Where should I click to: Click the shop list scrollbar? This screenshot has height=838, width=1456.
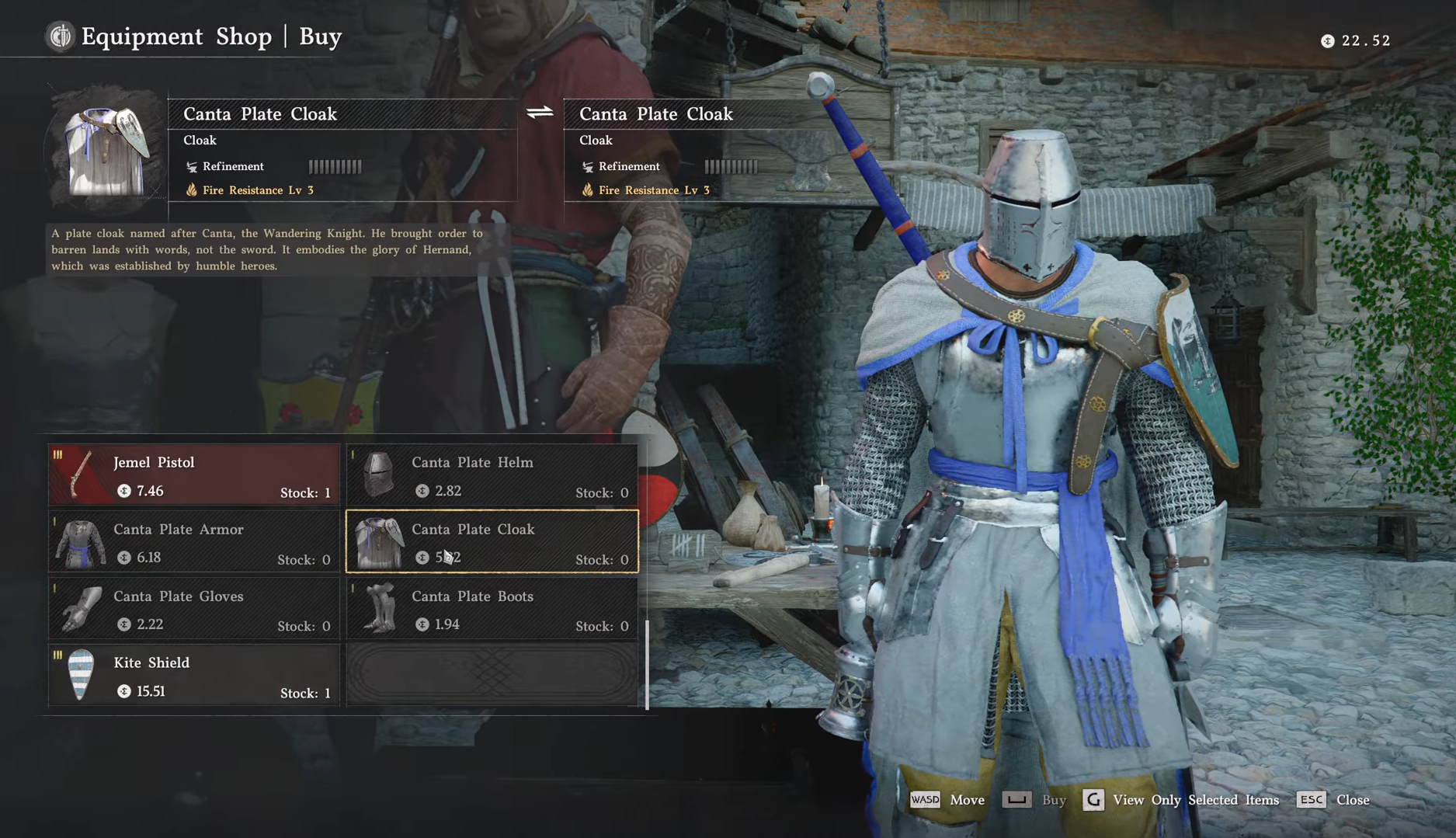pos(647,664)
